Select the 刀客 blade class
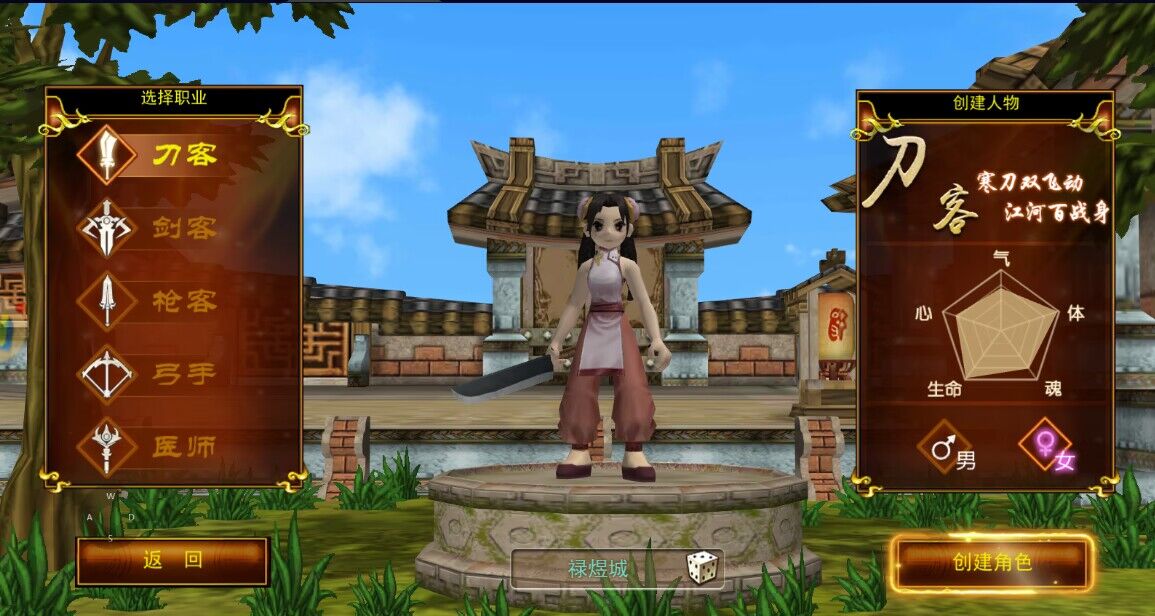 point(160,155)
